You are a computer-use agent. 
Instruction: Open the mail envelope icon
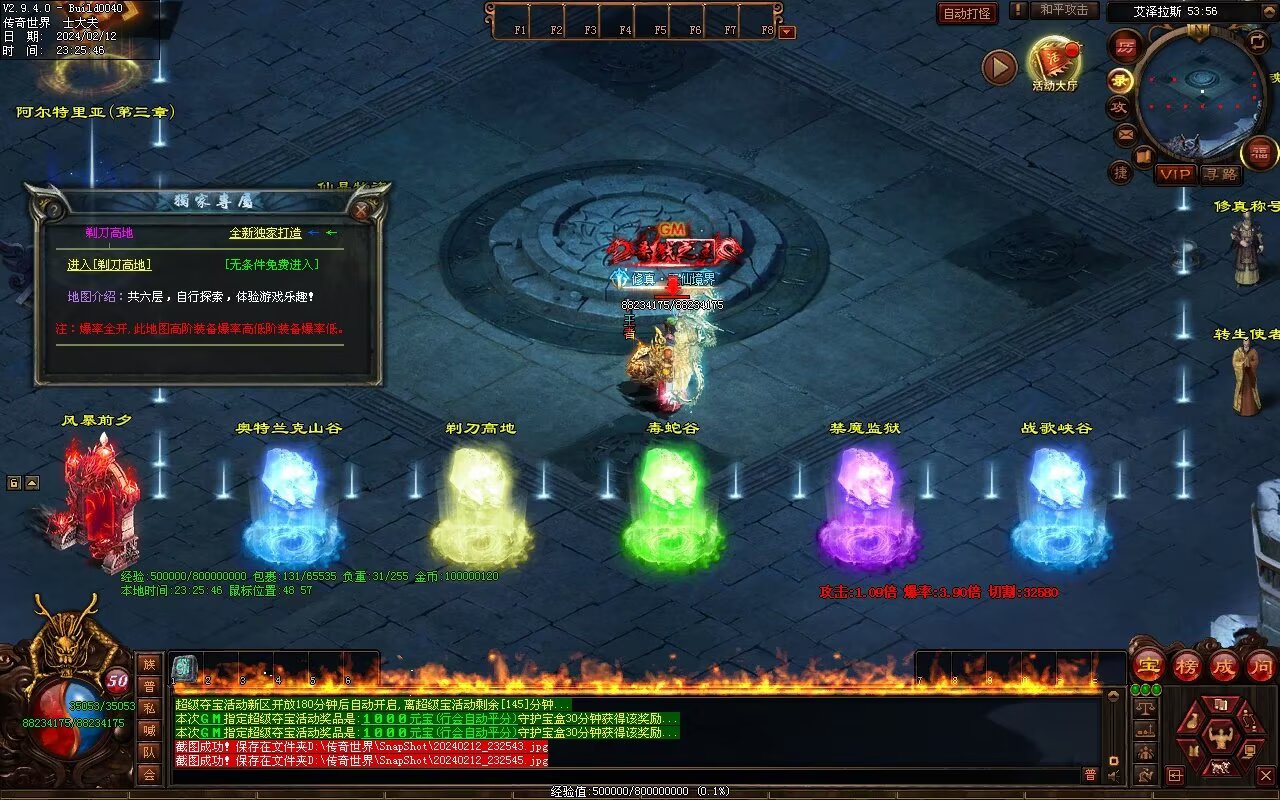click(1126, 133)
